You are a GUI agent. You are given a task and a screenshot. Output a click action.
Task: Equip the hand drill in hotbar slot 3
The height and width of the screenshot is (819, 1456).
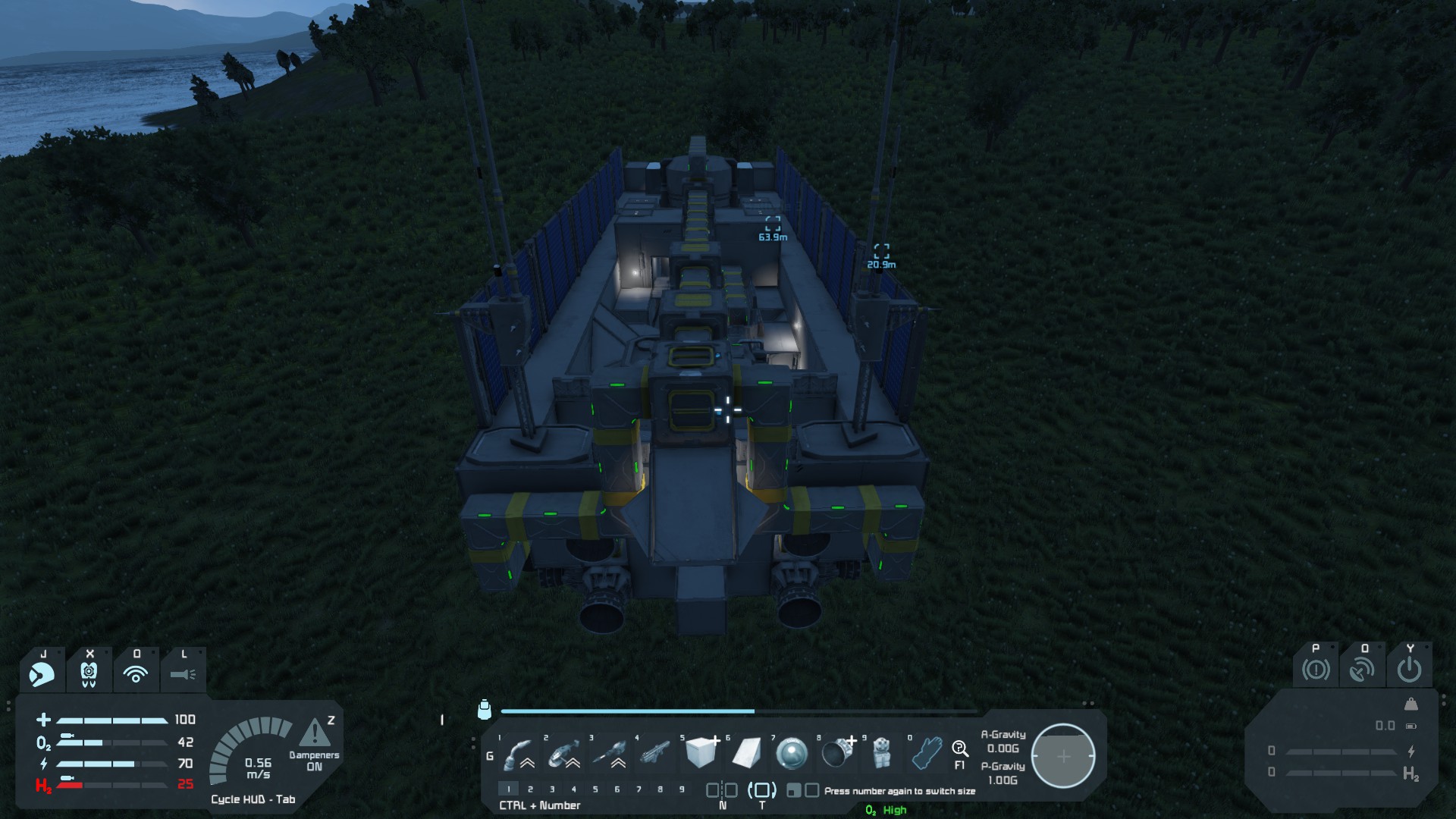tap(610, 754)
